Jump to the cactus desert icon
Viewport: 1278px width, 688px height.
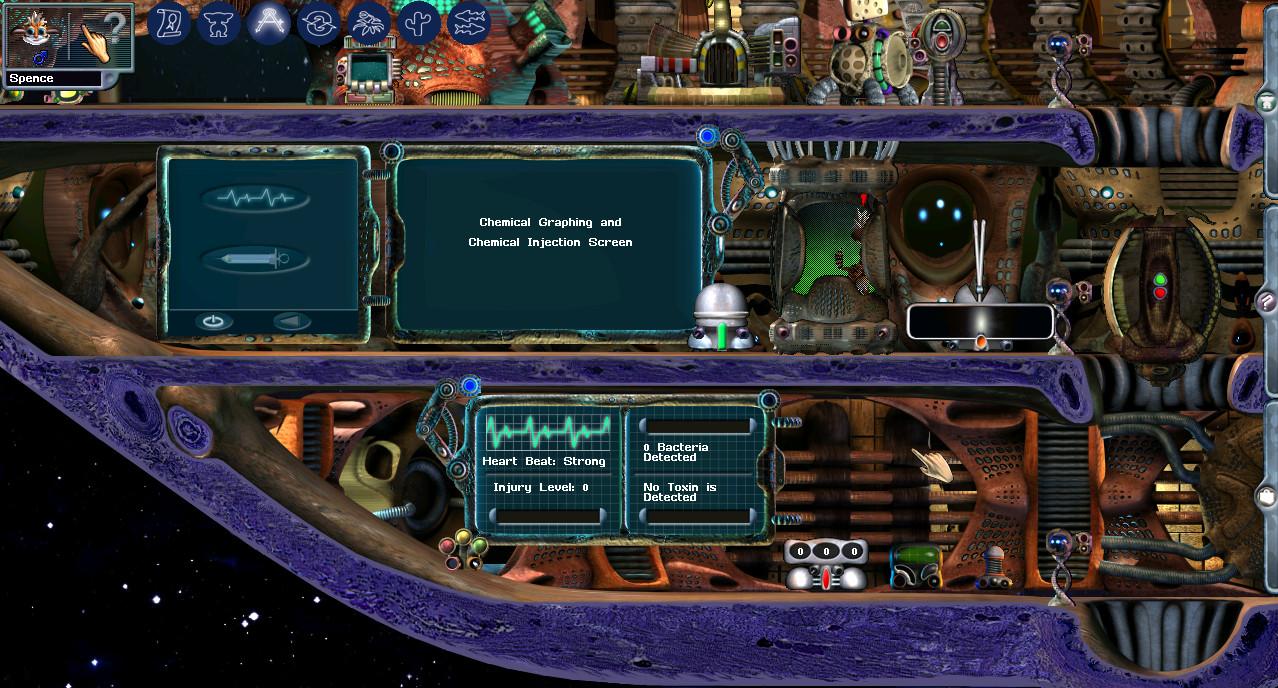[x=420, y=22]
